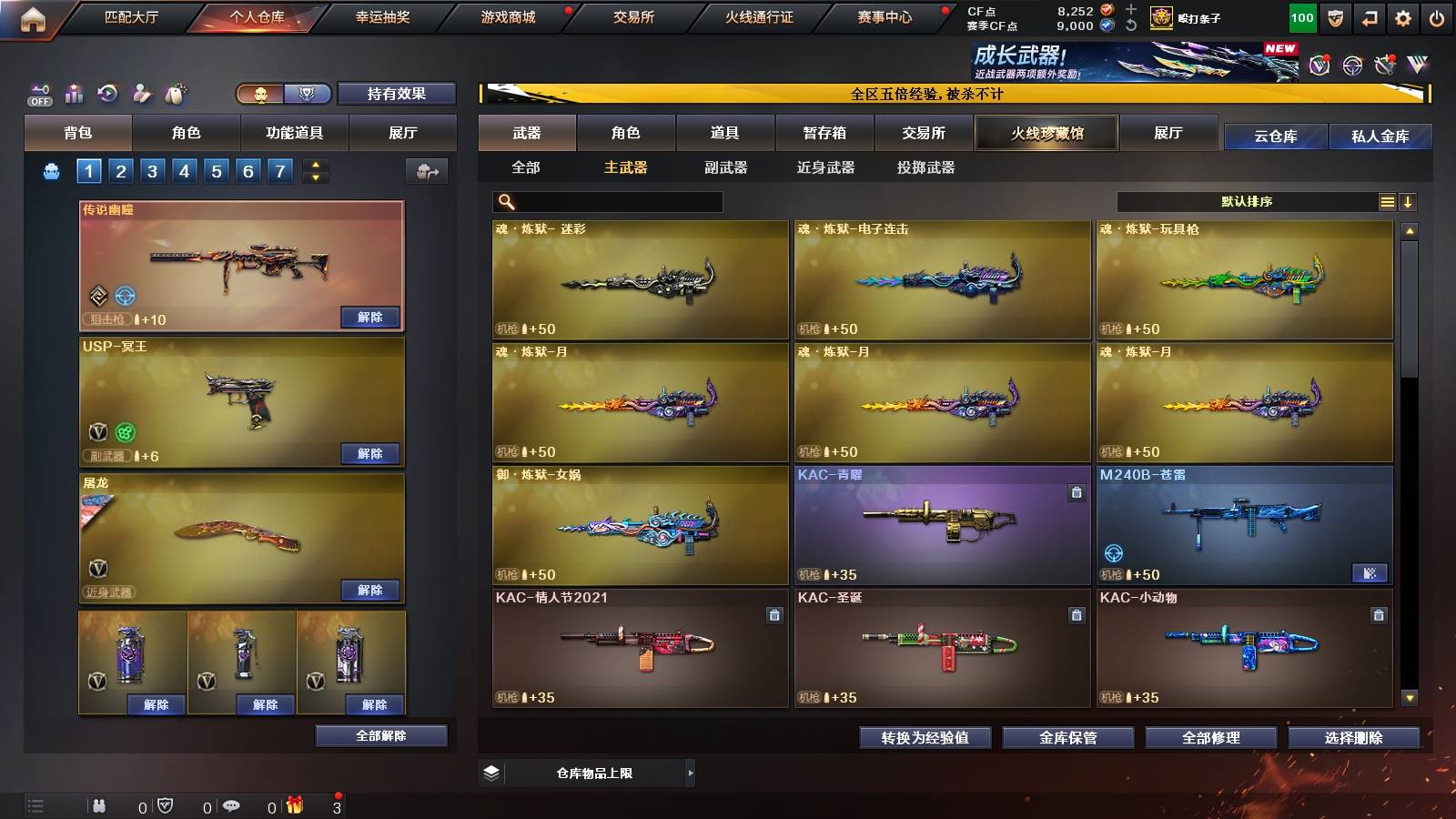Toggle list view layout icon next to sorting bar

tap(1387, 201)
